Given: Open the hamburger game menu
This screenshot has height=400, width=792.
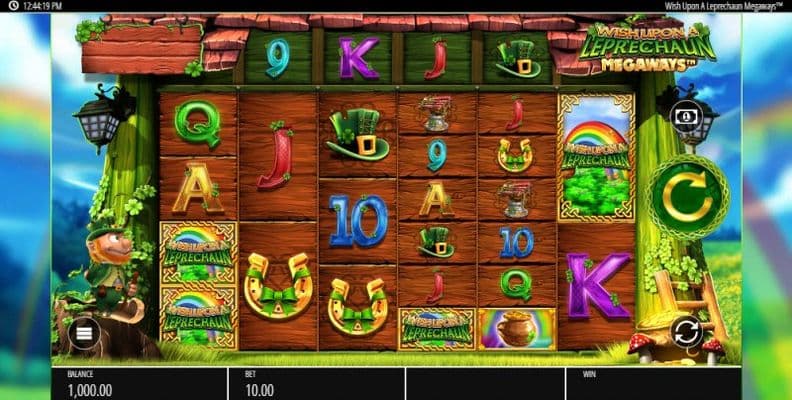Looking at the screenshot, I should (83, 333).
